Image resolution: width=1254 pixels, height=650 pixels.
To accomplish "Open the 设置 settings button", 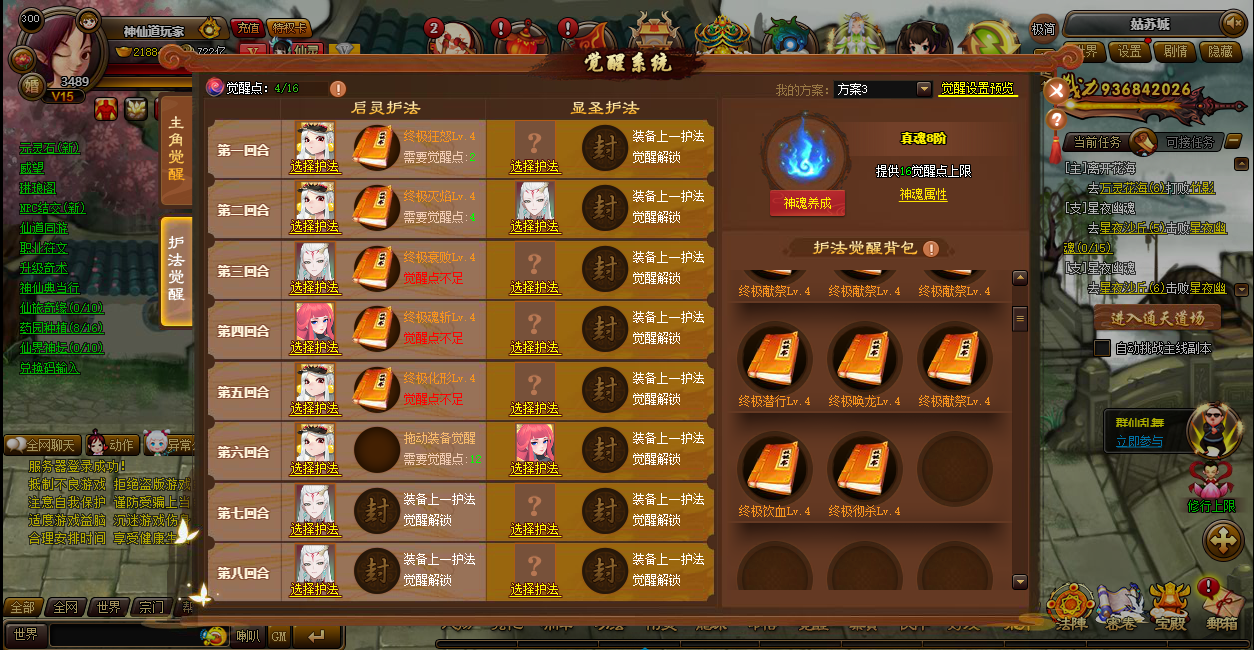I will point(1129,52).
